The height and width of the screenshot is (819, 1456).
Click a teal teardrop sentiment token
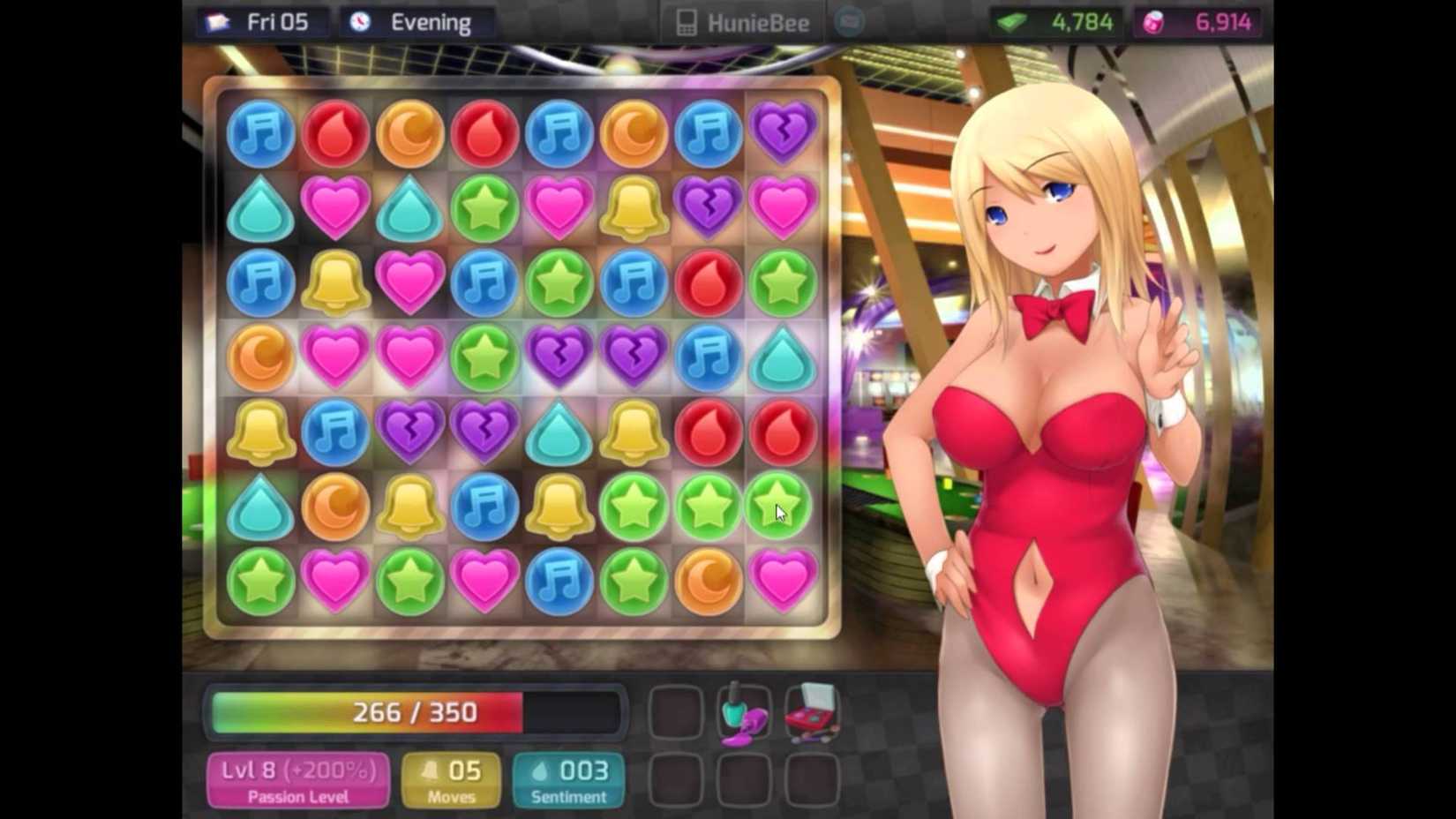tap(259, 208)
